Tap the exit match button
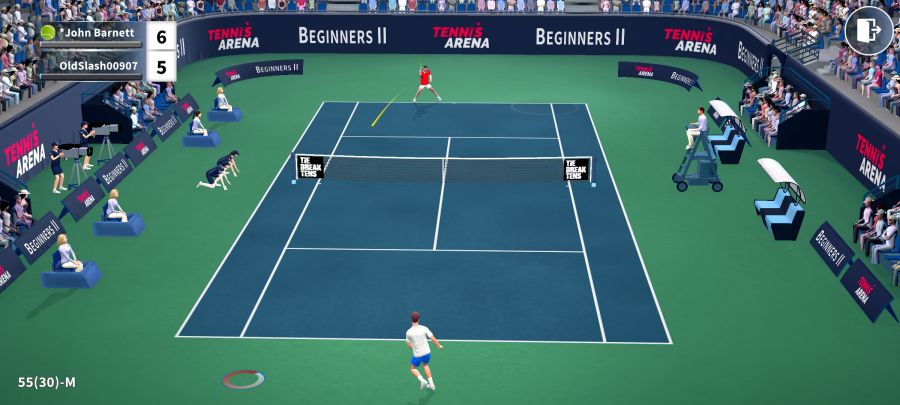This screenshot has width=900, height=405. pyautogui.click(x=868, y=30)
